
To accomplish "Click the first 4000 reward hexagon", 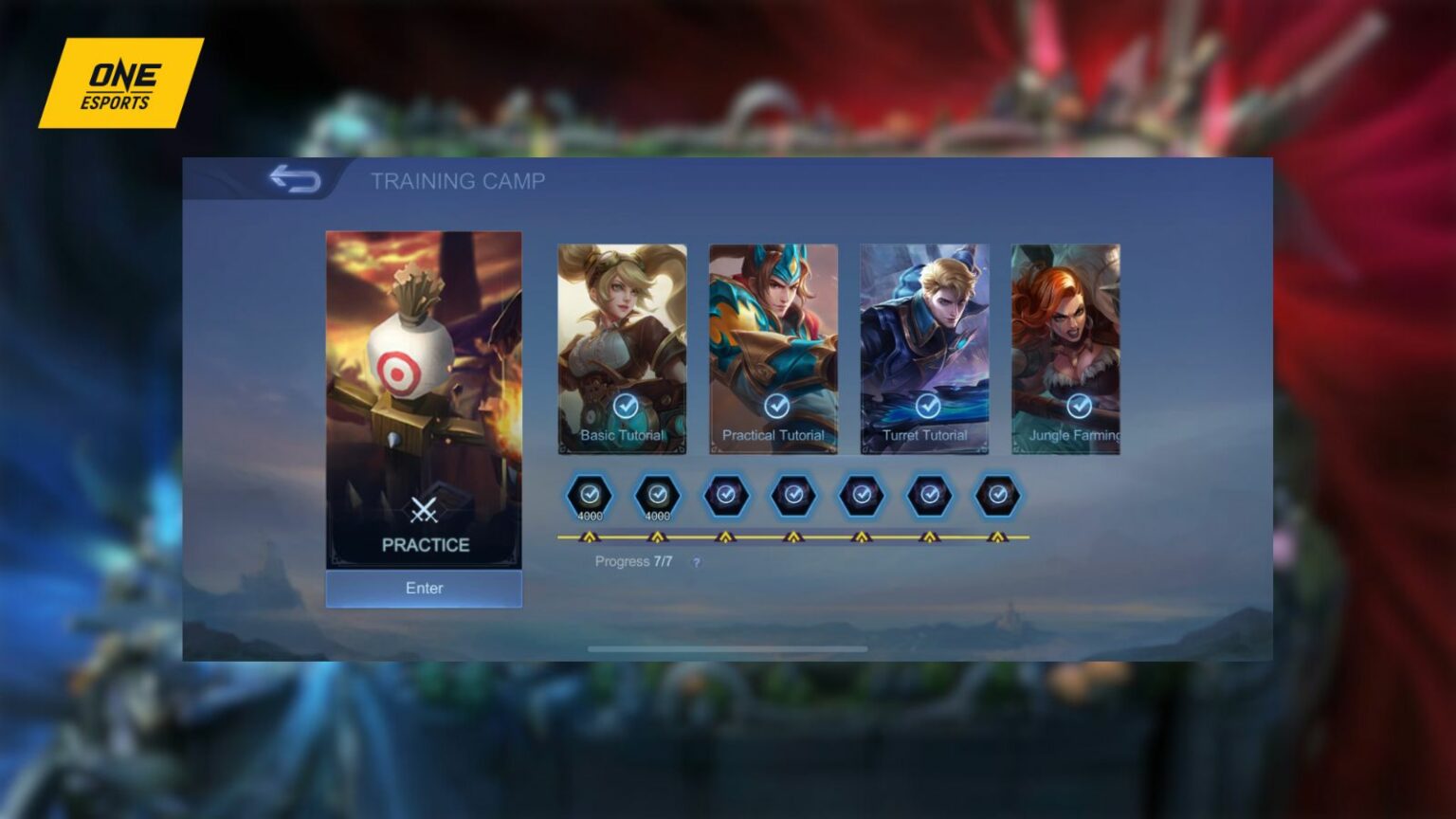I will (x=589, y=495).
